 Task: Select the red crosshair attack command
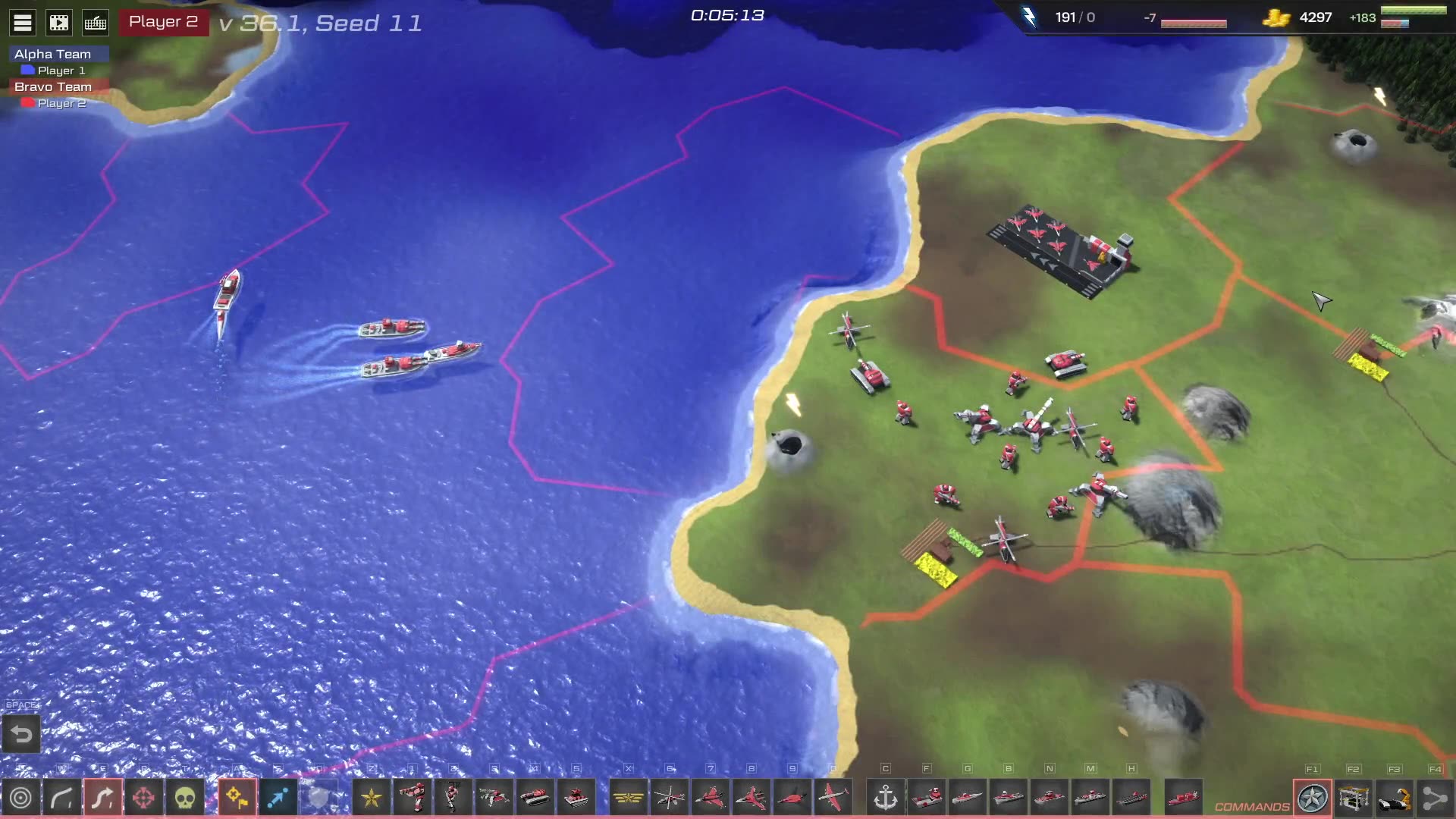click(x=143, y=798)
